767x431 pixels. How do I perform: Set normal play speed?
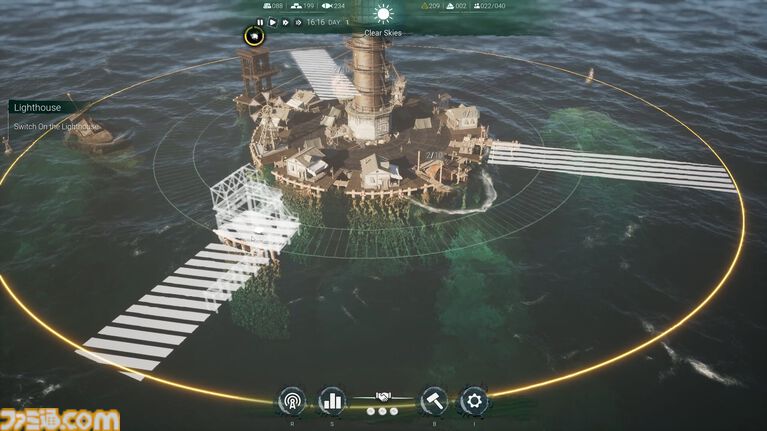(x=272, y=21)
